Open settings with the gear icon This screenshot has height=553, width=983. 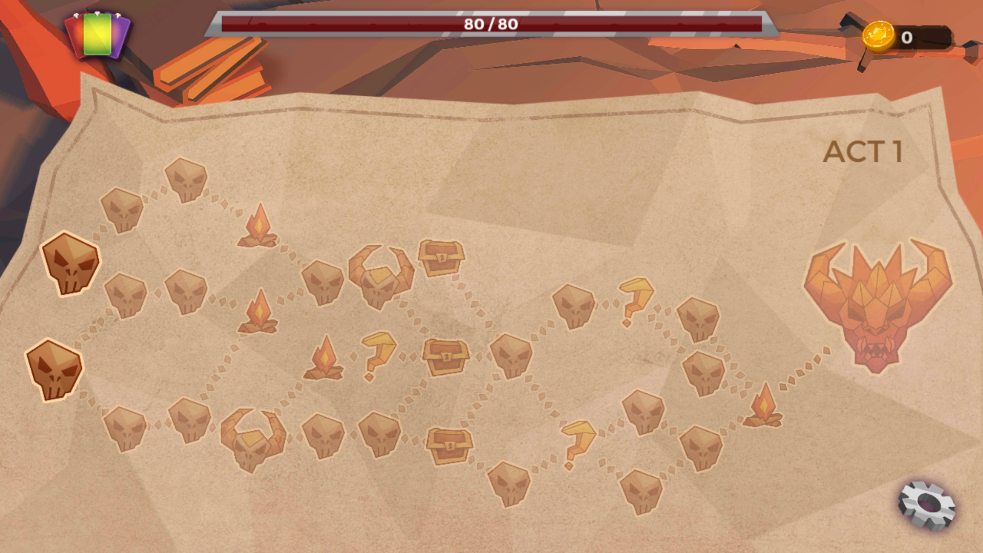(926, 504)
